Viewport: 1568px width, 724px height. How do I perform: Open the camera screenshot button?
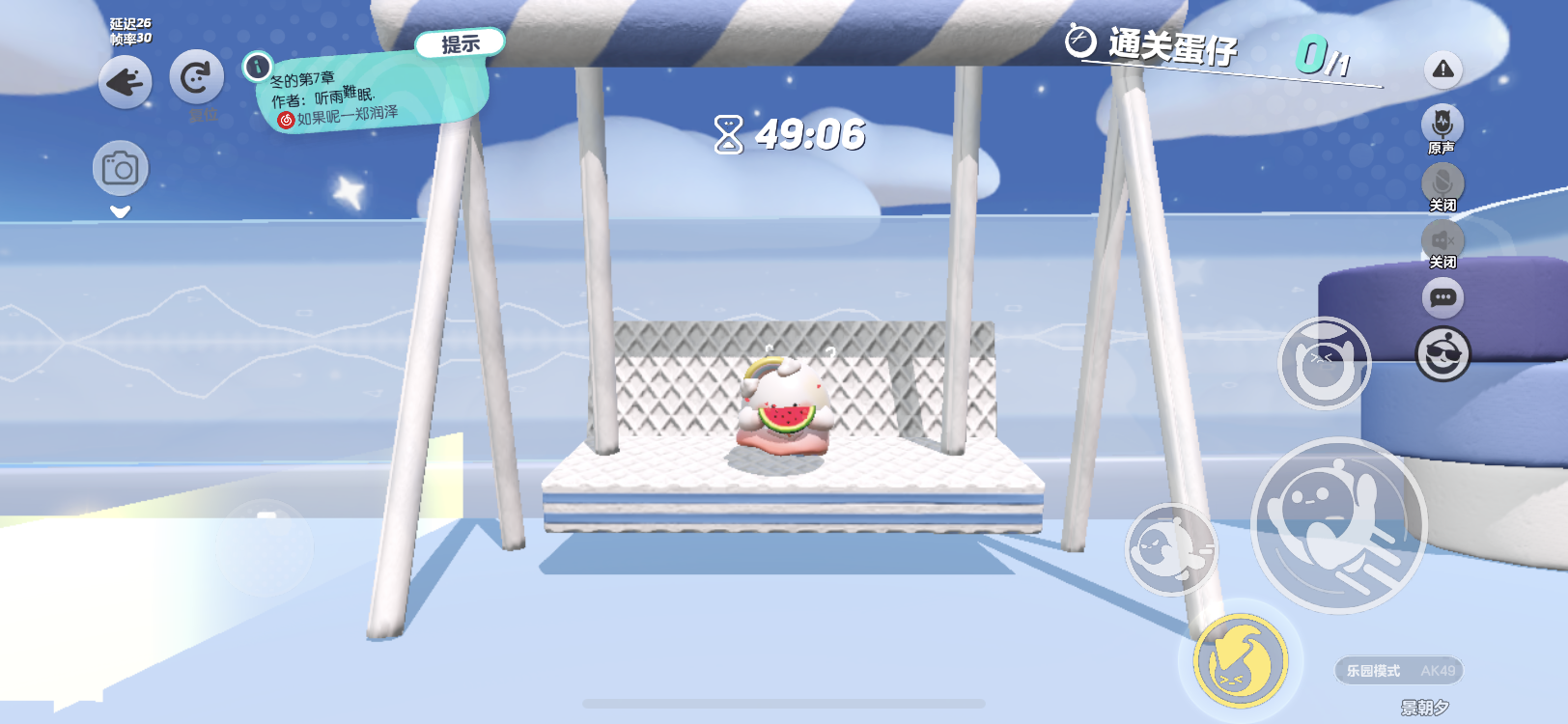pos(121,169)
